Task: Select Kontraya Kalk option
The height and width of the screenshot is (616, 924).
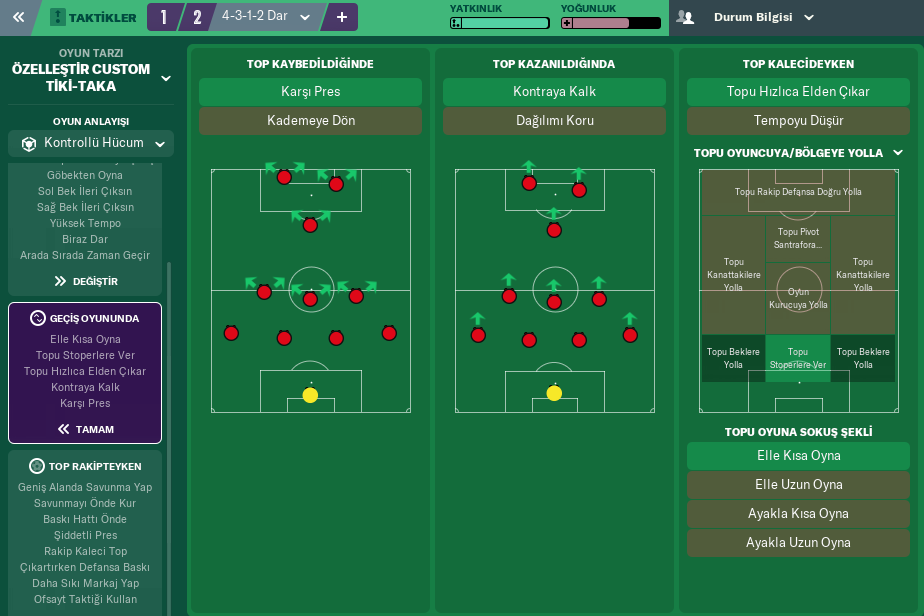Action: (554, 92)
